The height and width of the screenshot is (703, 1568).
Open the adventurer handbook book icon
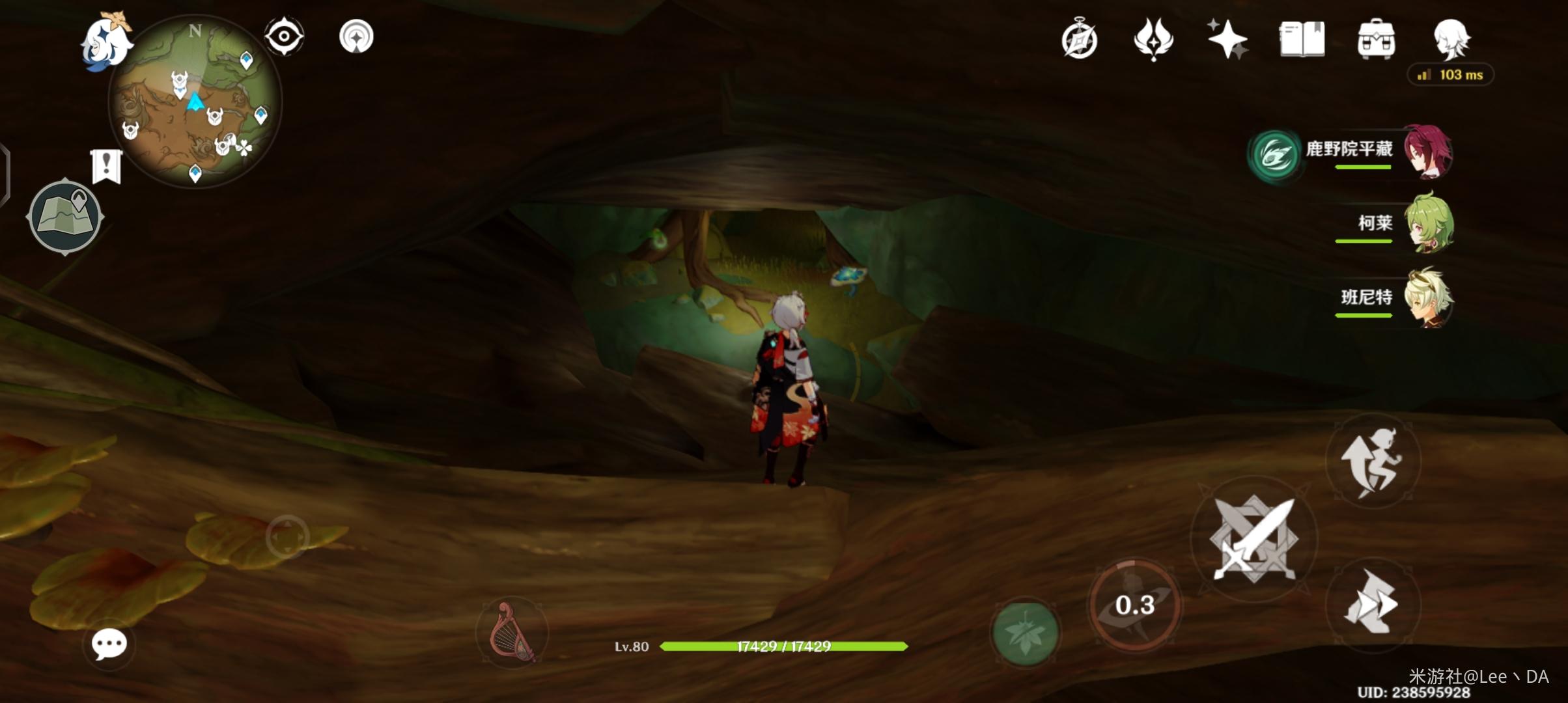1302,39
